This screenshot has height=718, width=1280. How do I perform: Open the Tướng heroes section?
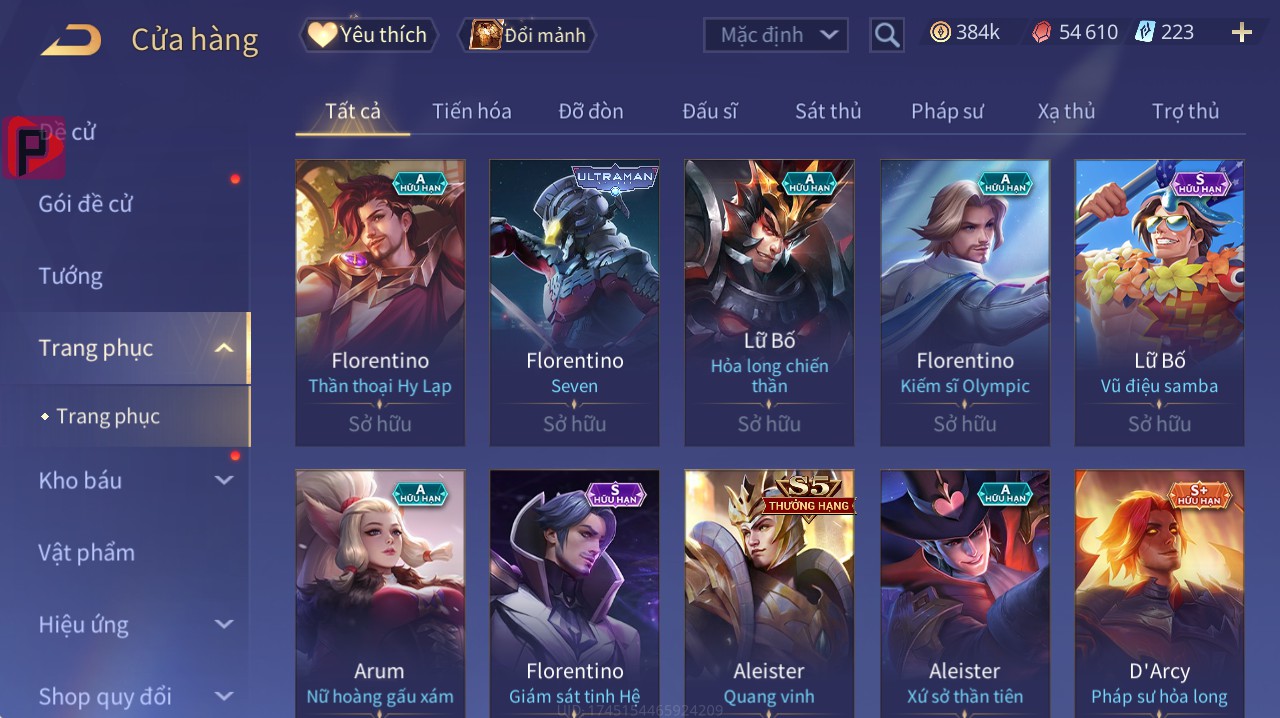click(70, 276)
